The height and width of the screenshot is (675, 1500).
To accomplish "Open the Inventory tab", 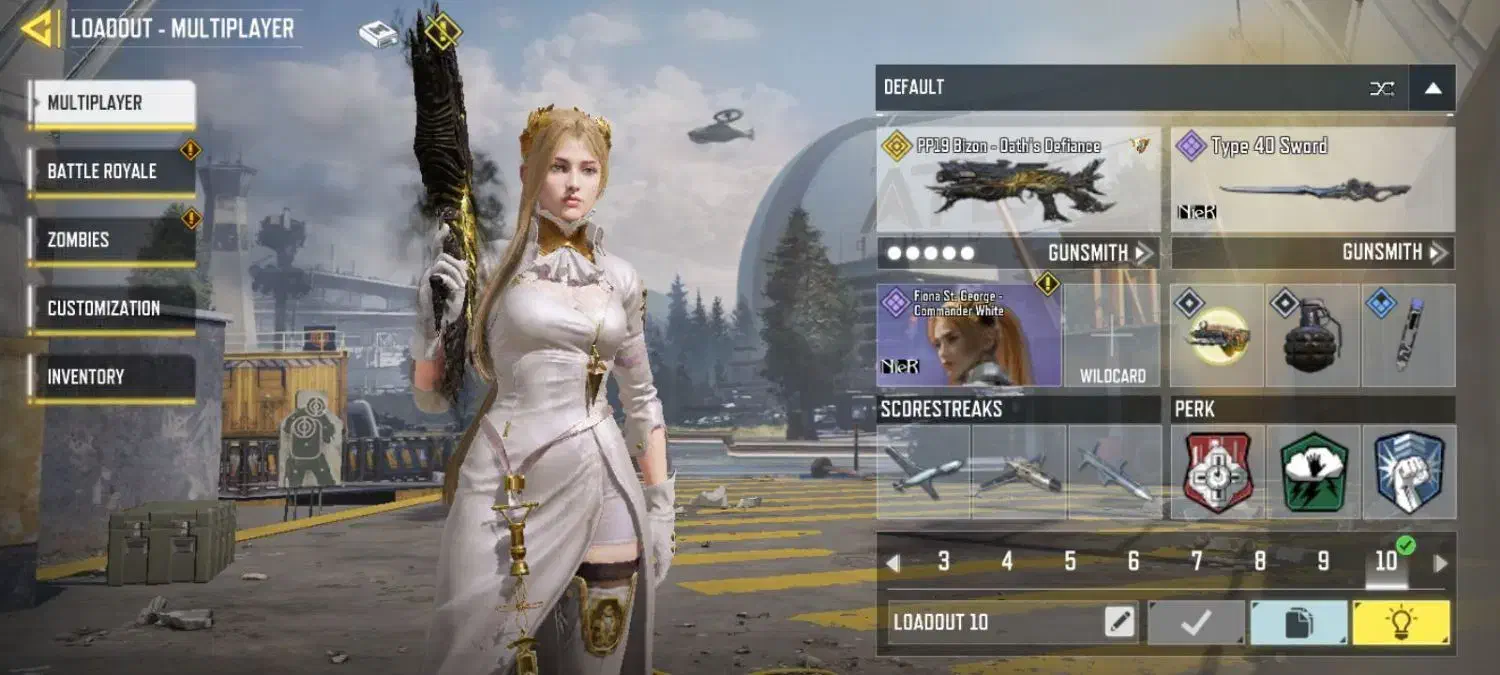I will point(111,377).
